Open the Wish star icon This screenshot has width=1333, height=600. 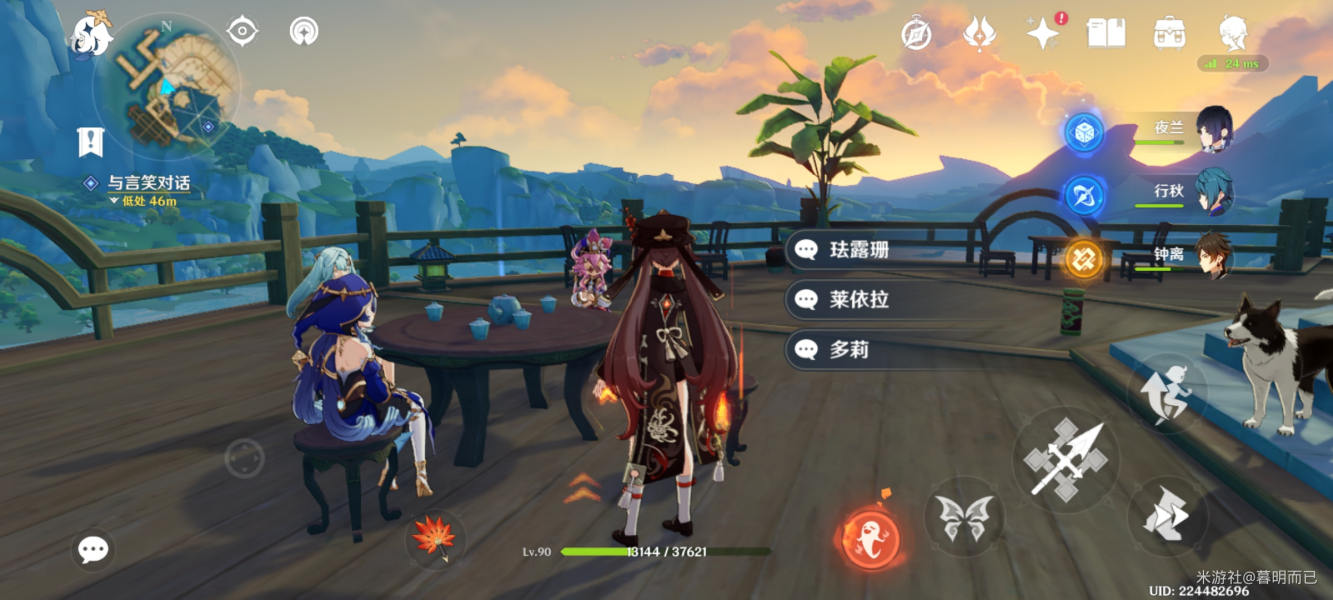(1043, 33)
